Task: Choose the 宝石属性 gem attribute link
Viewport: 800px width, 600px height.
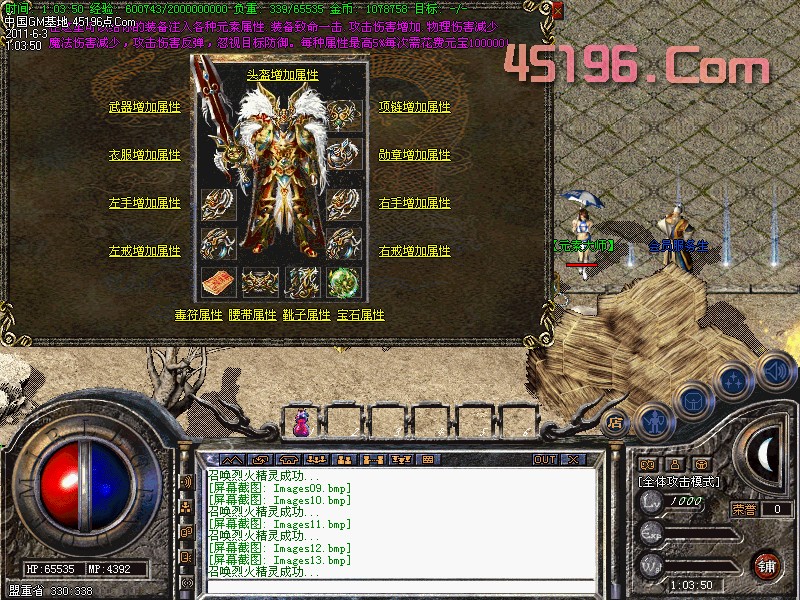Action: (360, 314)
